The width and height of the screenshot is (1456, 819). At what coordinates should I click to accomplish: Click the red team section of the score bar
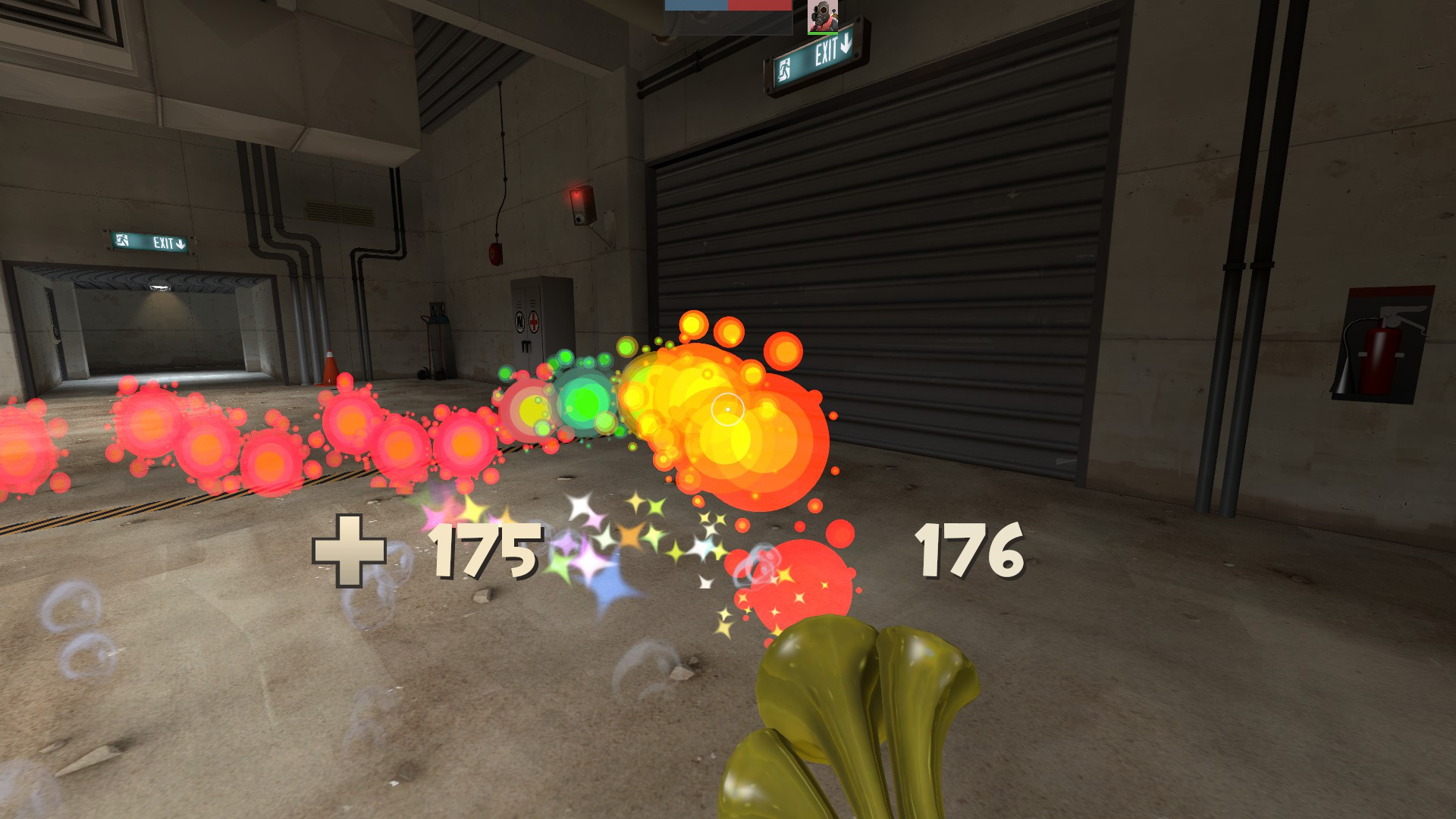[758, 6]
